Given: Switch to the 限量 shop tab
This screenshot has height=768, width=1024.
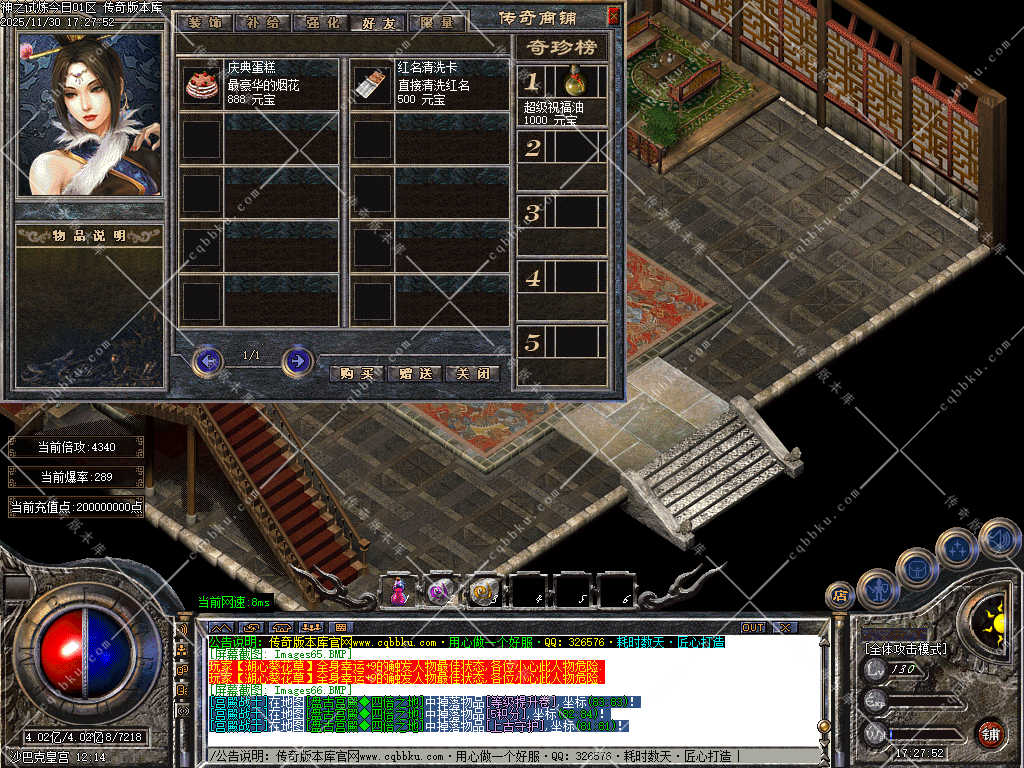Looking at the screenshot, I should [x=436, y=22].
